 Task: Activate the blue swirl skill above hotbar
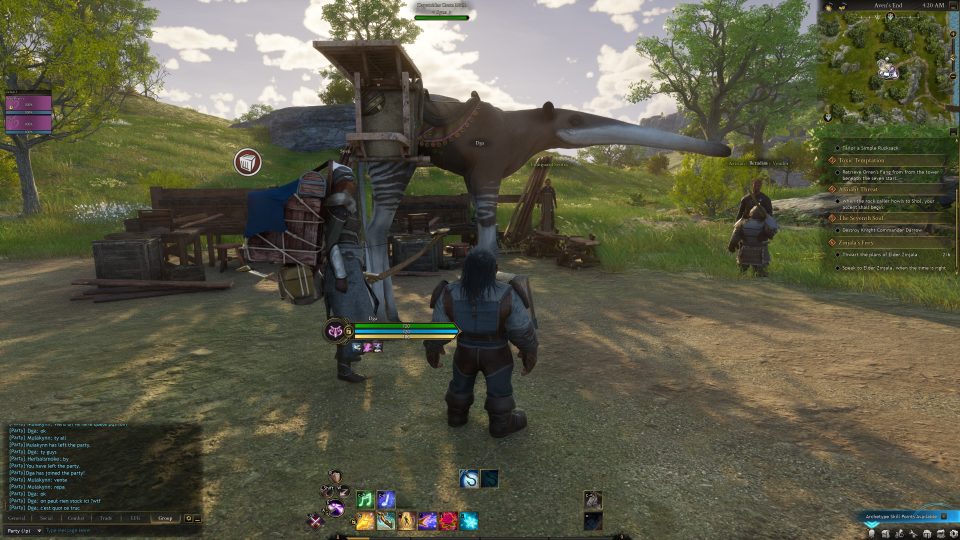coord(469,479)
